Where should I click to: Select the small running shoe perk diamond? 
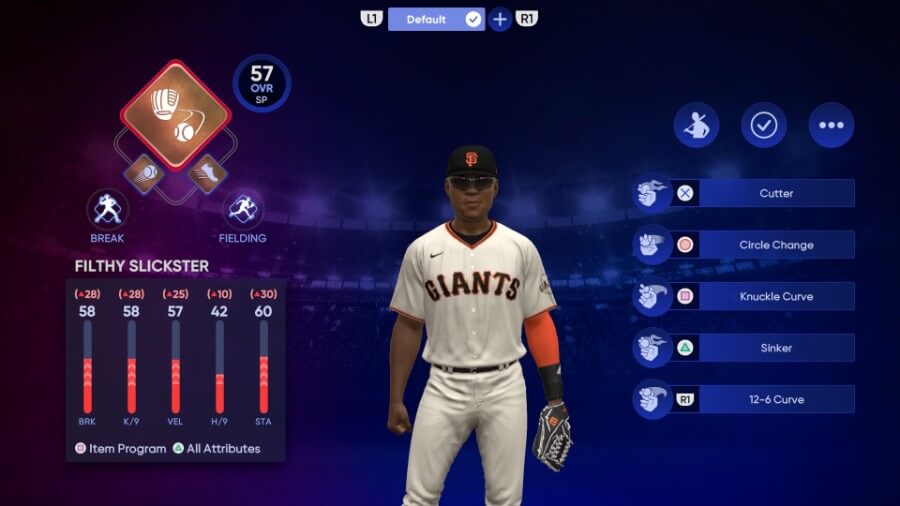(208, 173)
